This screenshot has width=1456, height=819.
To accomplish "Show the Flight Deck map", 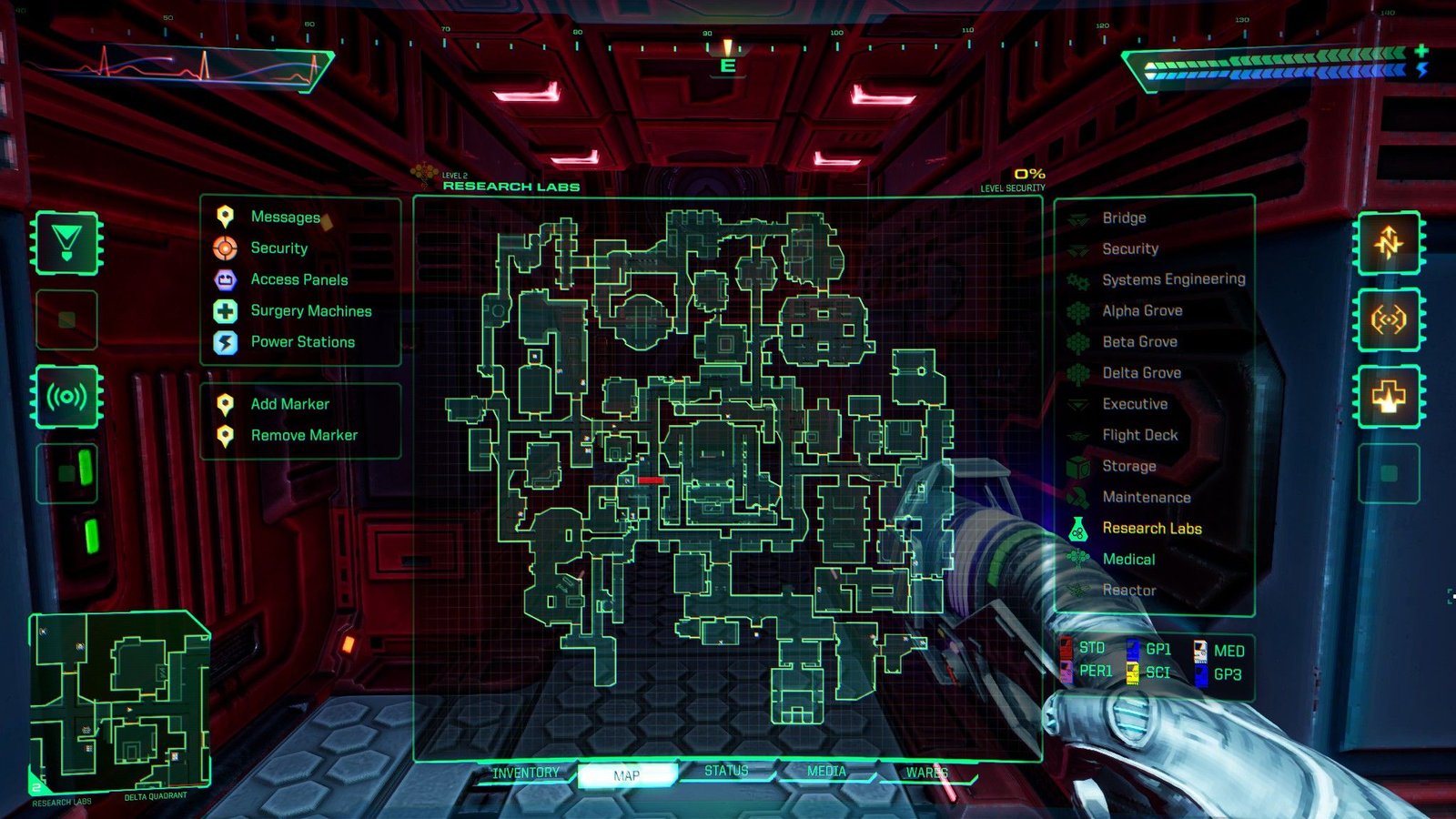I will (x=1139, y=435).
